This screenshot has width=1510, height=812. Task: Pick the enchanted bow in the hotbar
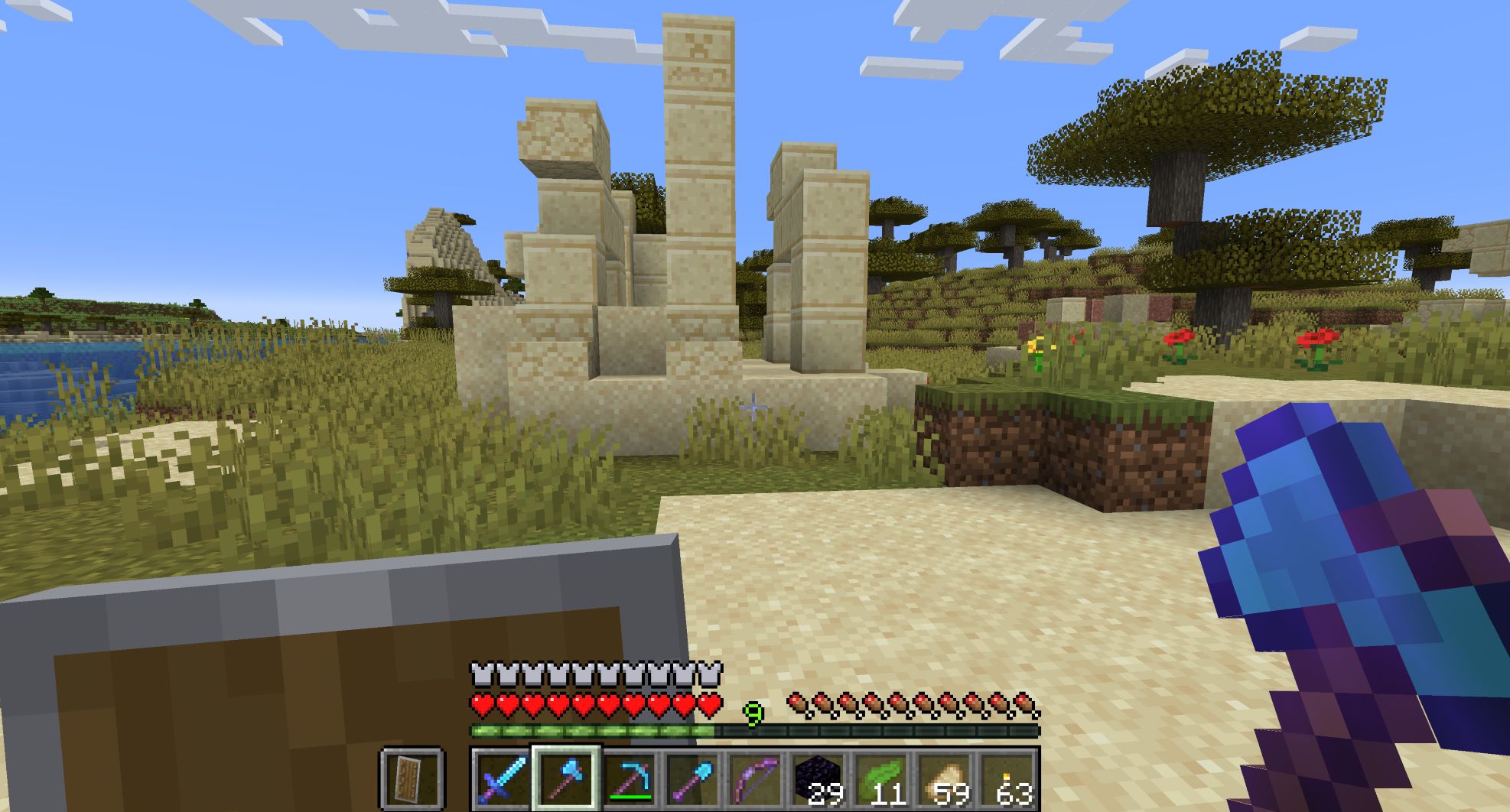tap(756, 780)
